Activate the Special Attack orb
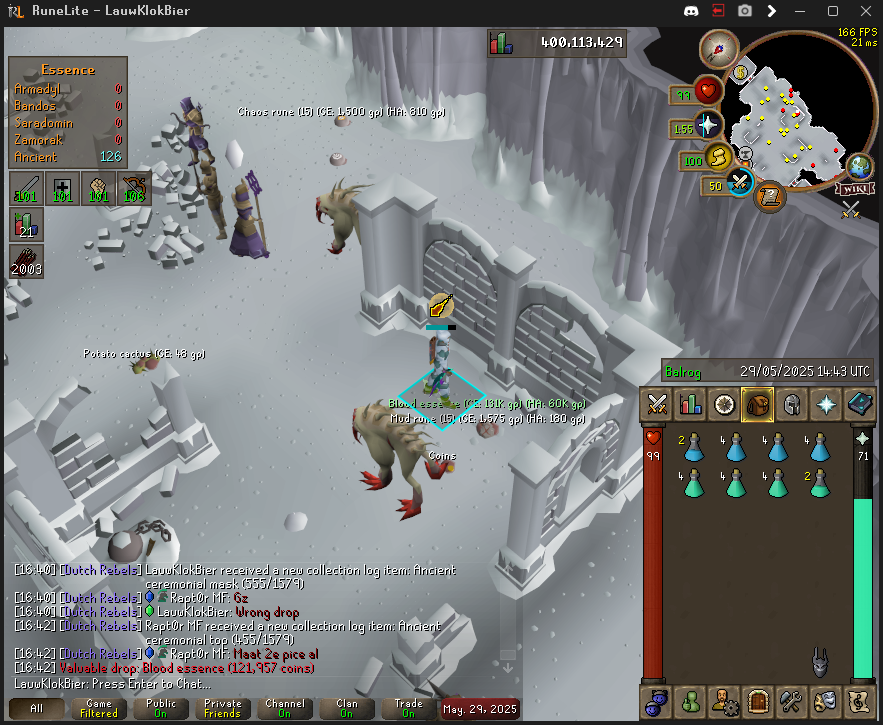This screenshot has width=883, height=725. [x=740, y=183]
